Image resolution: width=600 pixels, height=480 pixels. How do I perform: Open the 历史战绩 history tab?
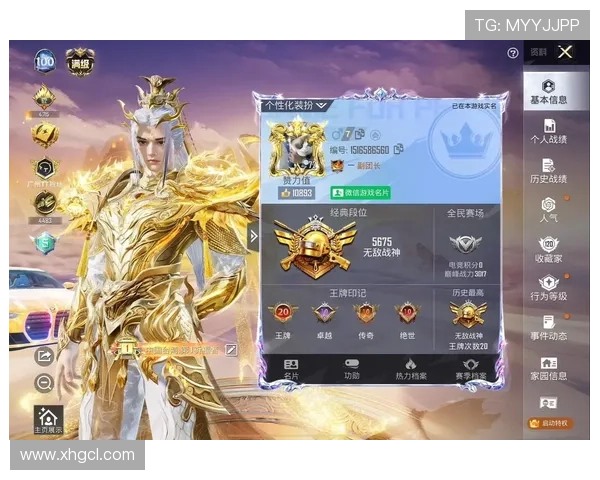click(x=548, y=171)
